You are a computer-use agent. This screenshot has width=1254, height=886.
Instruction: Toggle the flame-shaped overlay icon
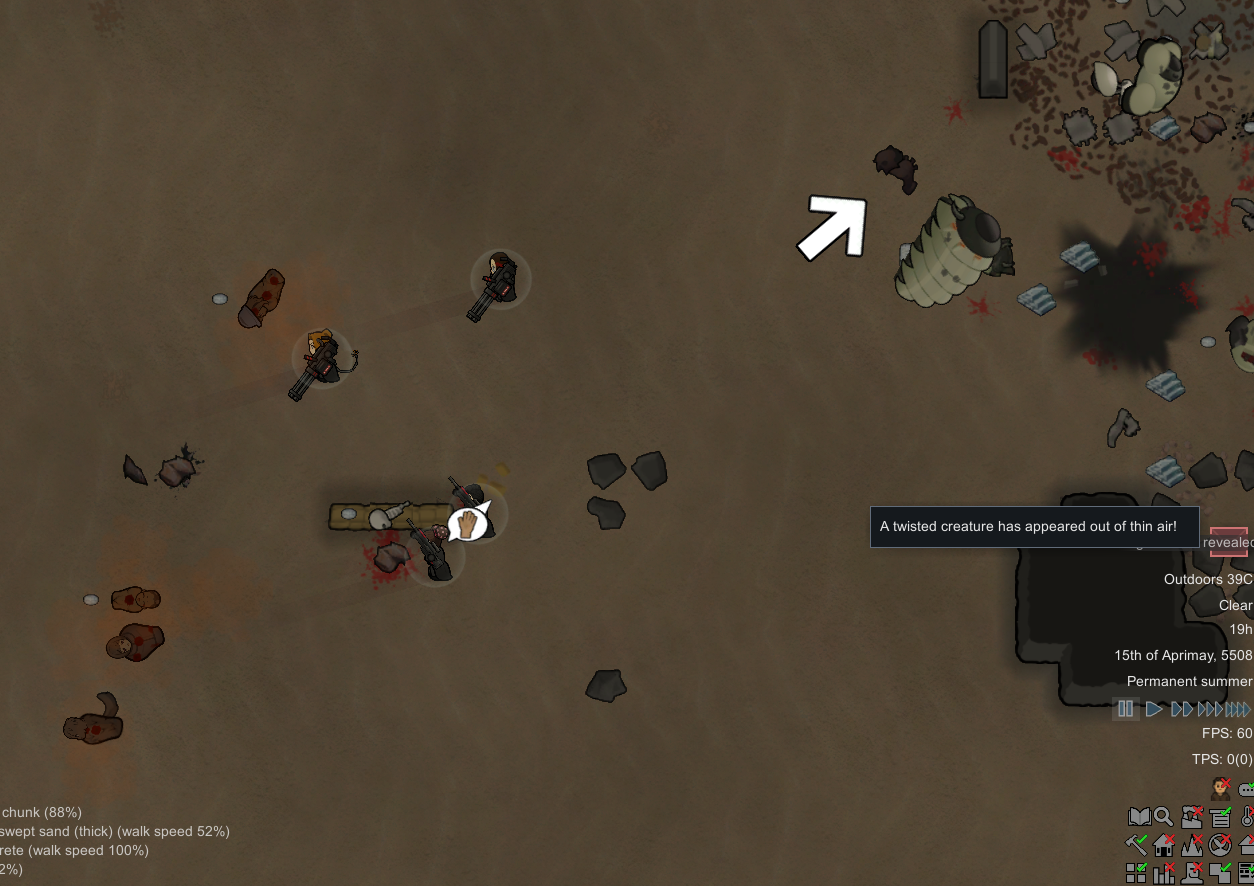(1192, 846)
